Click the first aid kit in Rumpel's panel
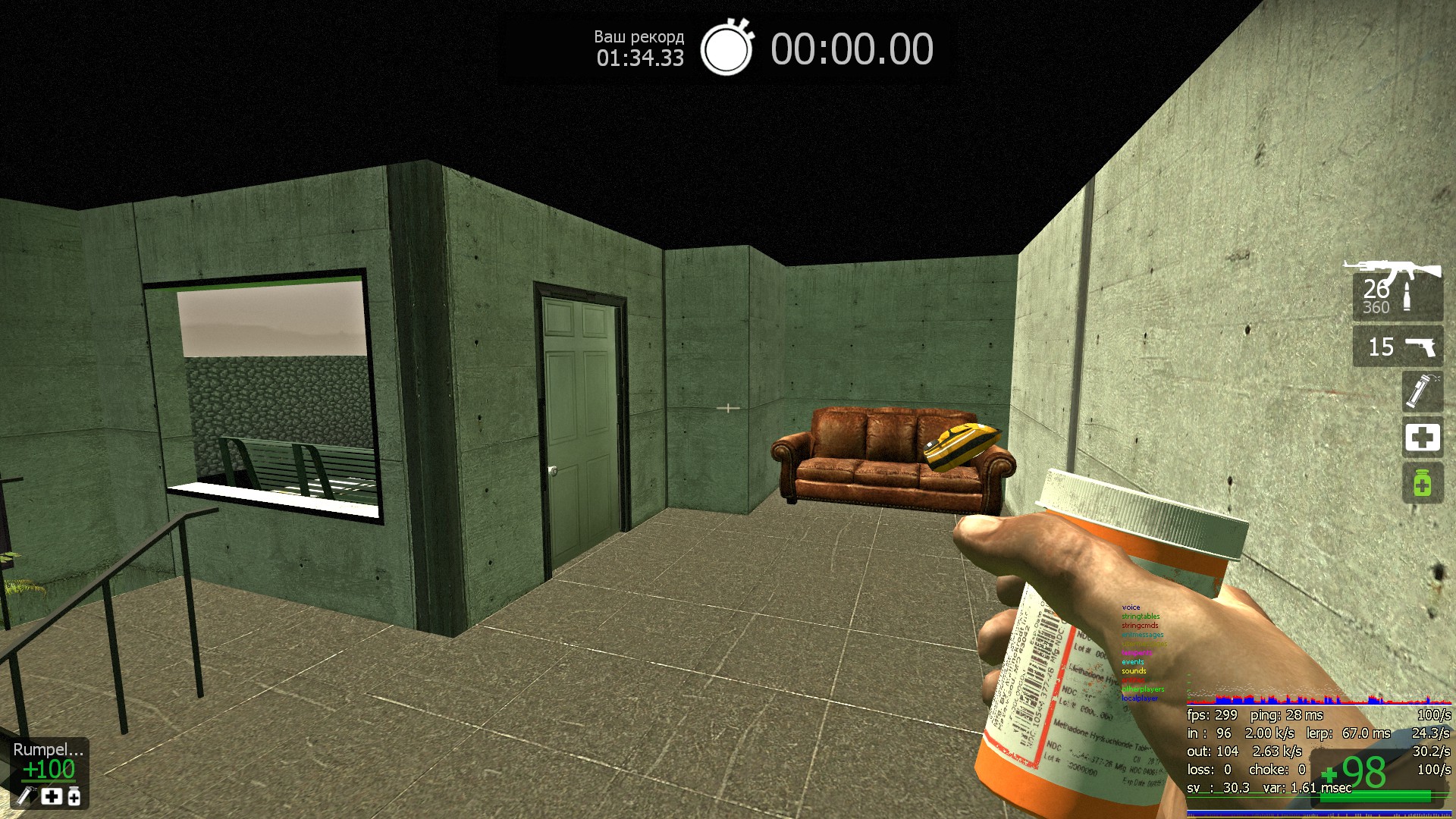The image size is (1456, 819). pos(52,796)
